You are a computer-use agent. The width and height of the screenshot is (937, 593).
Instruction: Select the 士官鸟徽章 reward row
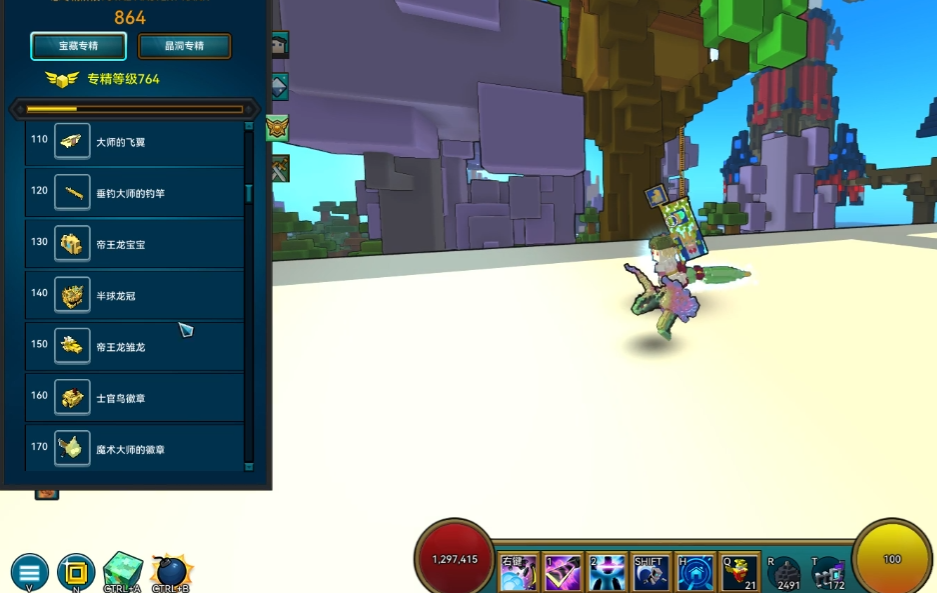point(134,398)
